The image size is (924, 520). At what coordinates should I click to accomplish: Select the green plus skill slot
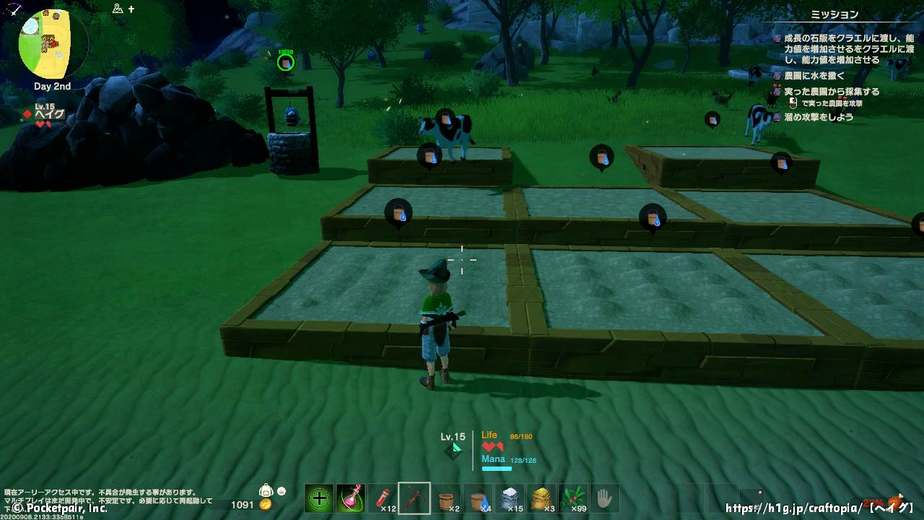319,498
